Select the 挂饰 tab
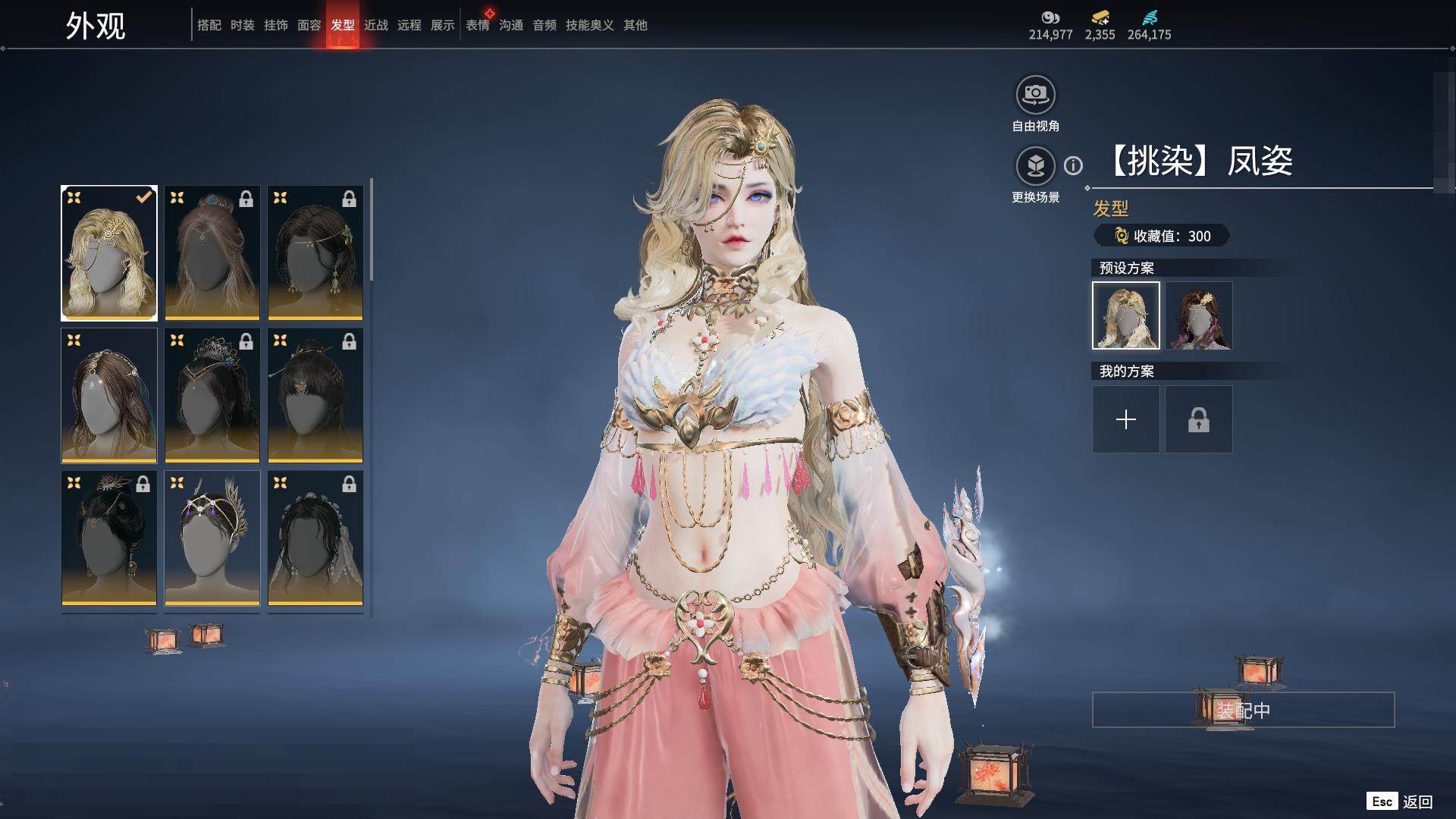This screenshot has height=819, width=1456. [275, 25]
